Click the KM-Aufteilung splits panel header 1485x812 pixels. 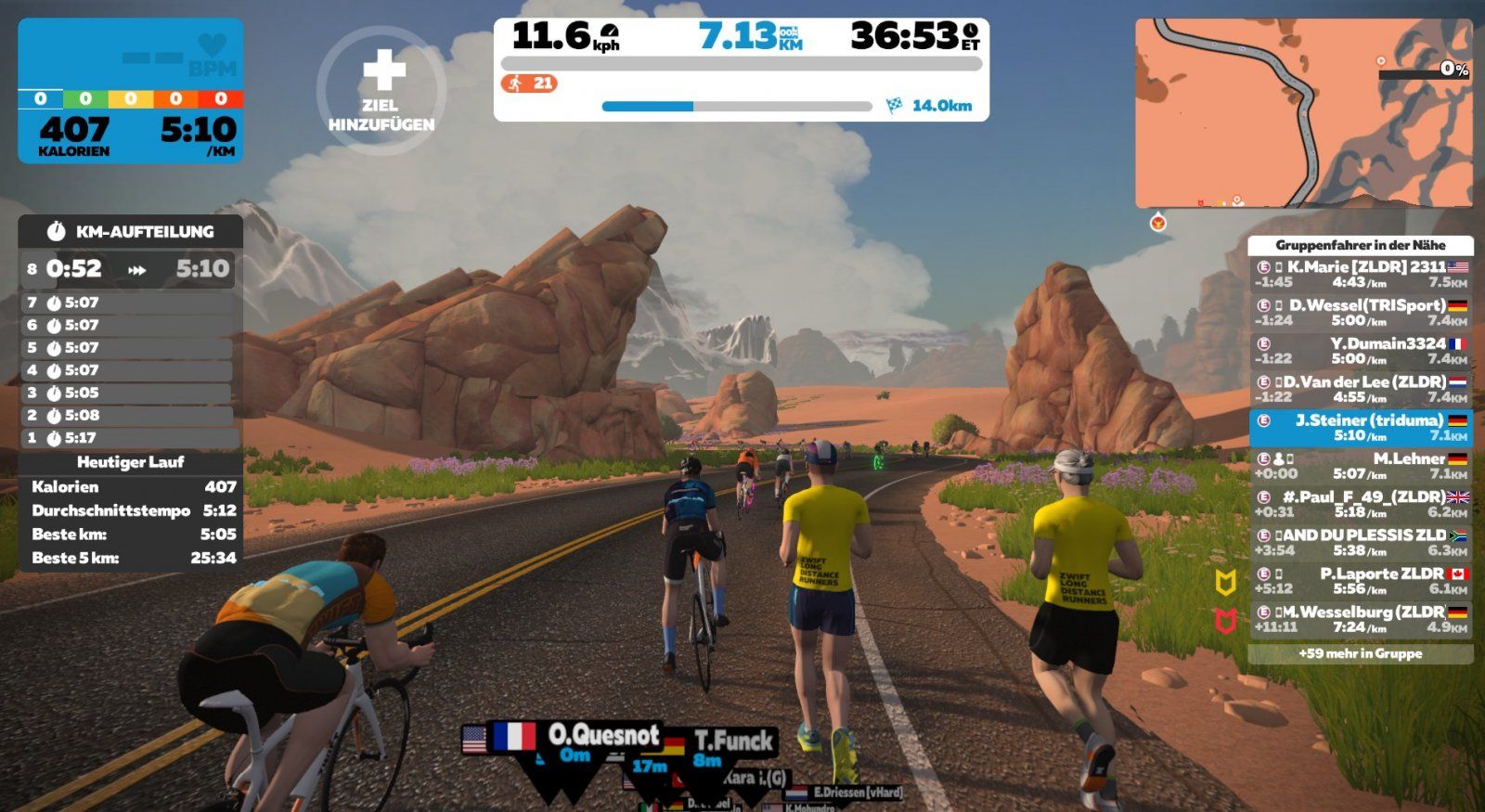(x=131, y=231)
